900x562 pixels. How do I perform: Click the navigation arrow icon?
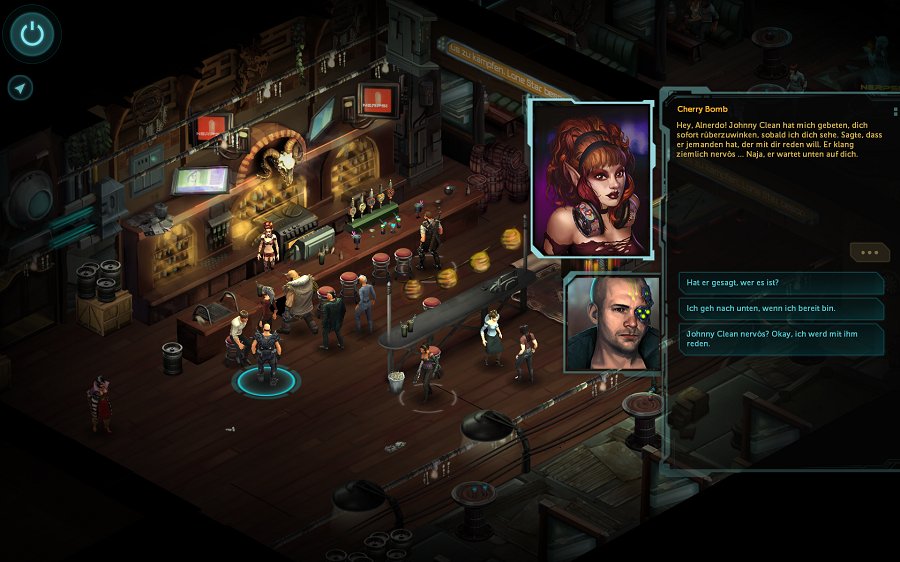pyautogui.click(x=20, y=88)
